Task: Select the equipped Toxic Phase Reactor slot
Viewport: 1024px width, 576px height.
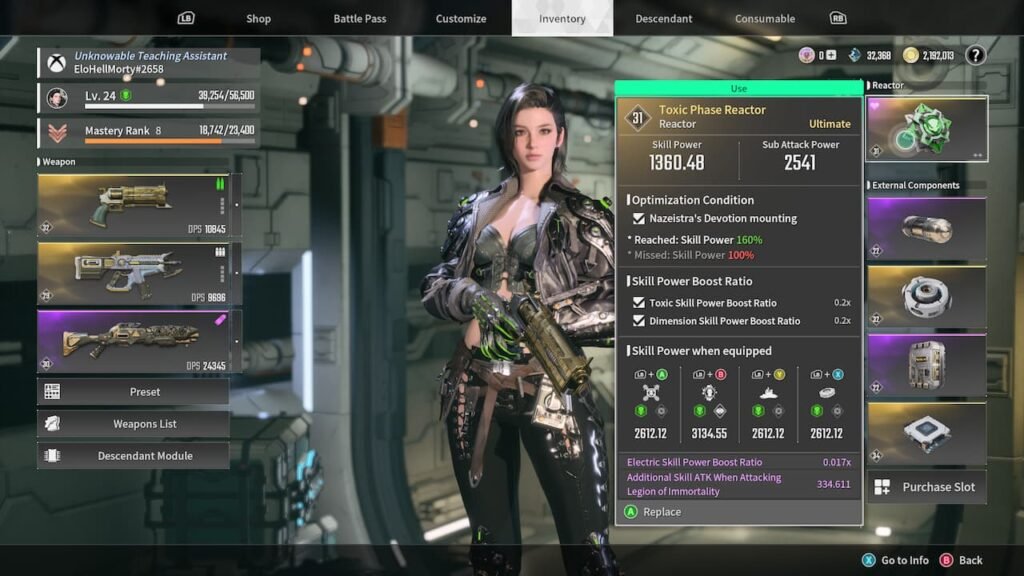Action: 926,128
